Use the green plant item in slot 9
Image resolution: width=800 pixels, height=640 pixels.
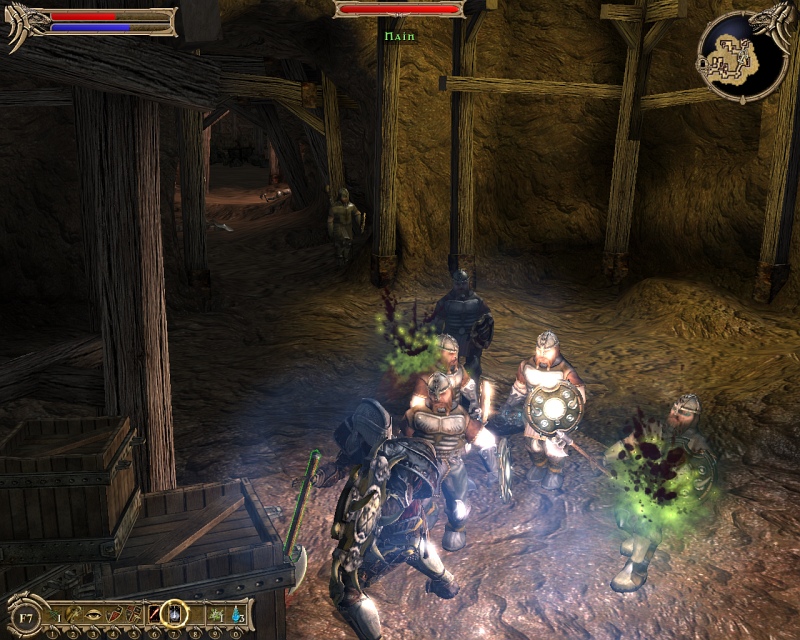click(x=218, y=612)
